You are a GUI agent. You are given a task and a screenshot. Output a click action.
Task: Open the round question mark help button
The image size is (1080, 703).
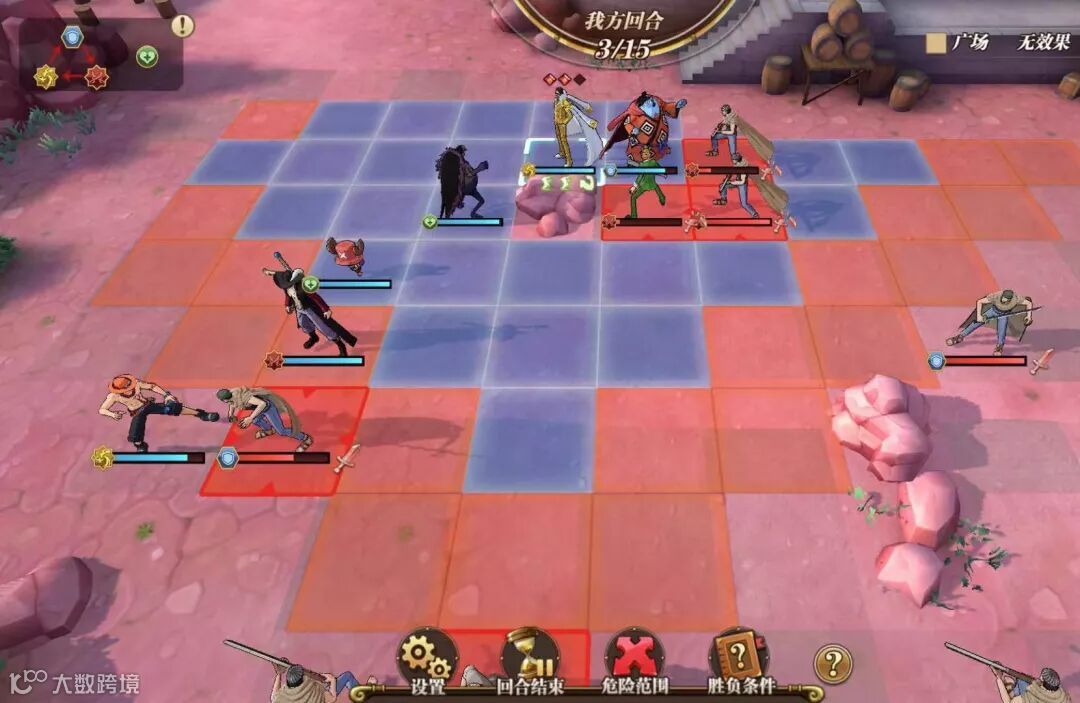coord(833,662)
